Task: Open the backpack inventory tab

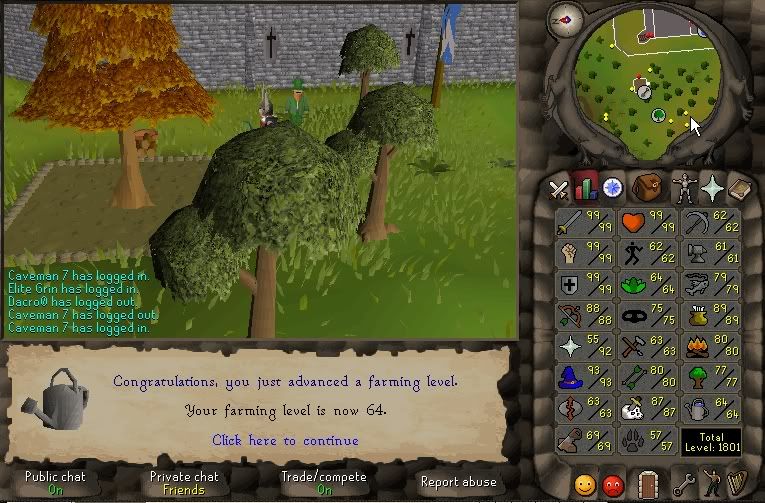Action: pos(648,187)
